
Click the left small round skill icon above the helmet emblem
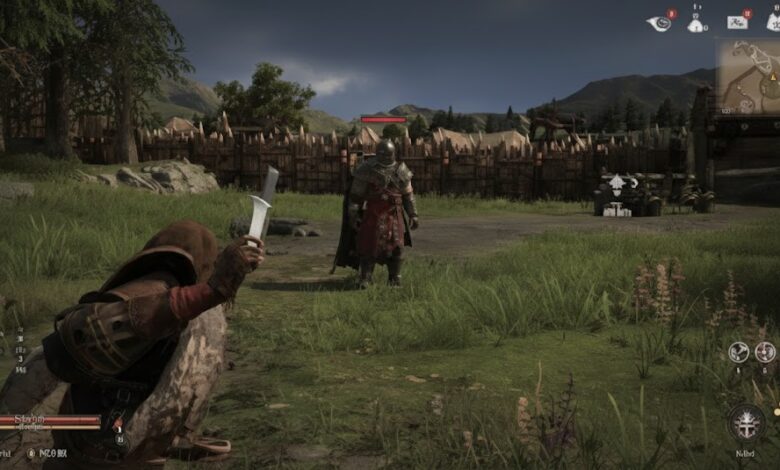738,352
